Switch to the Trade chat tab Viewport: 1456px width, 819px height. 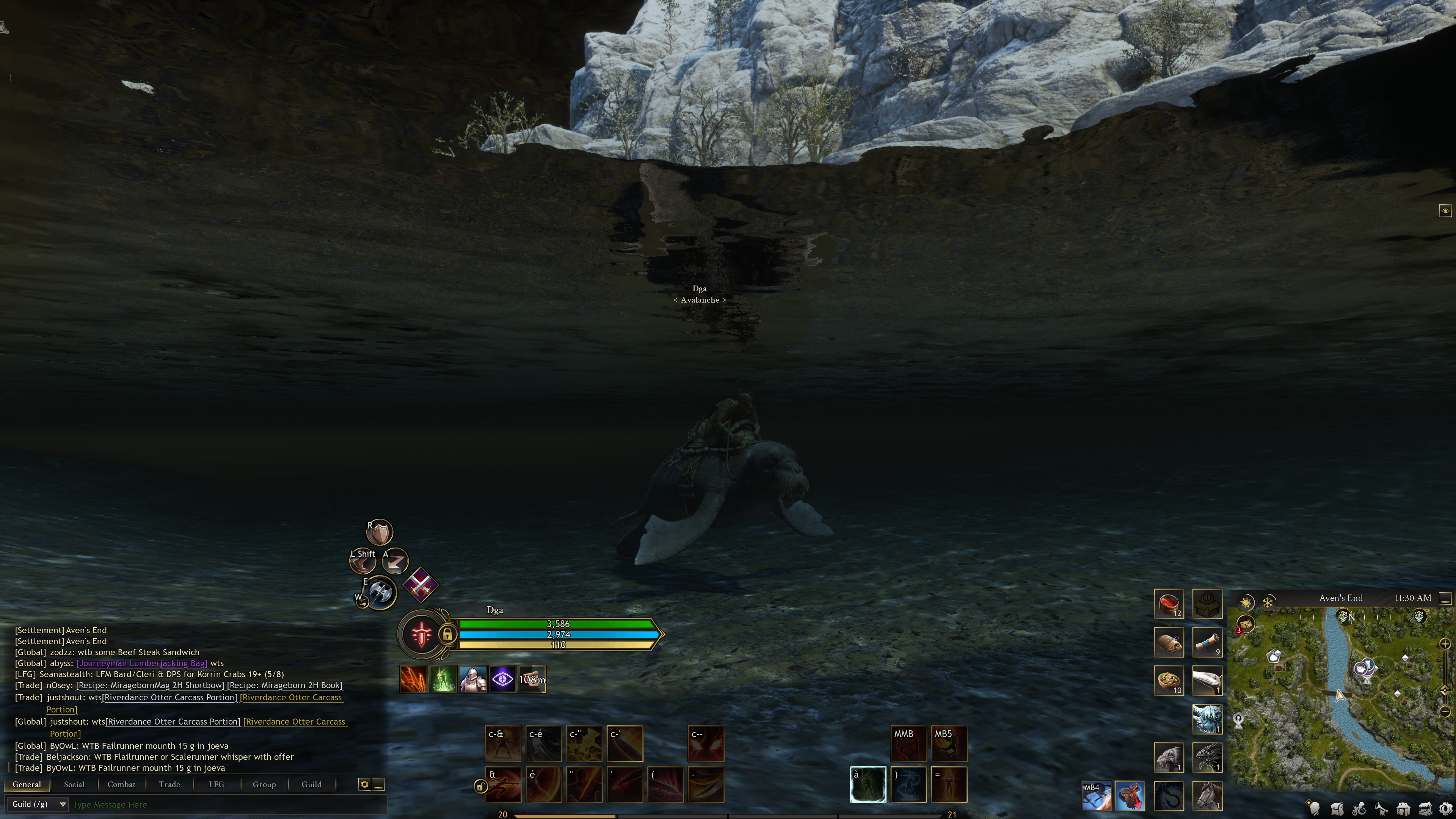pos(169,784)
